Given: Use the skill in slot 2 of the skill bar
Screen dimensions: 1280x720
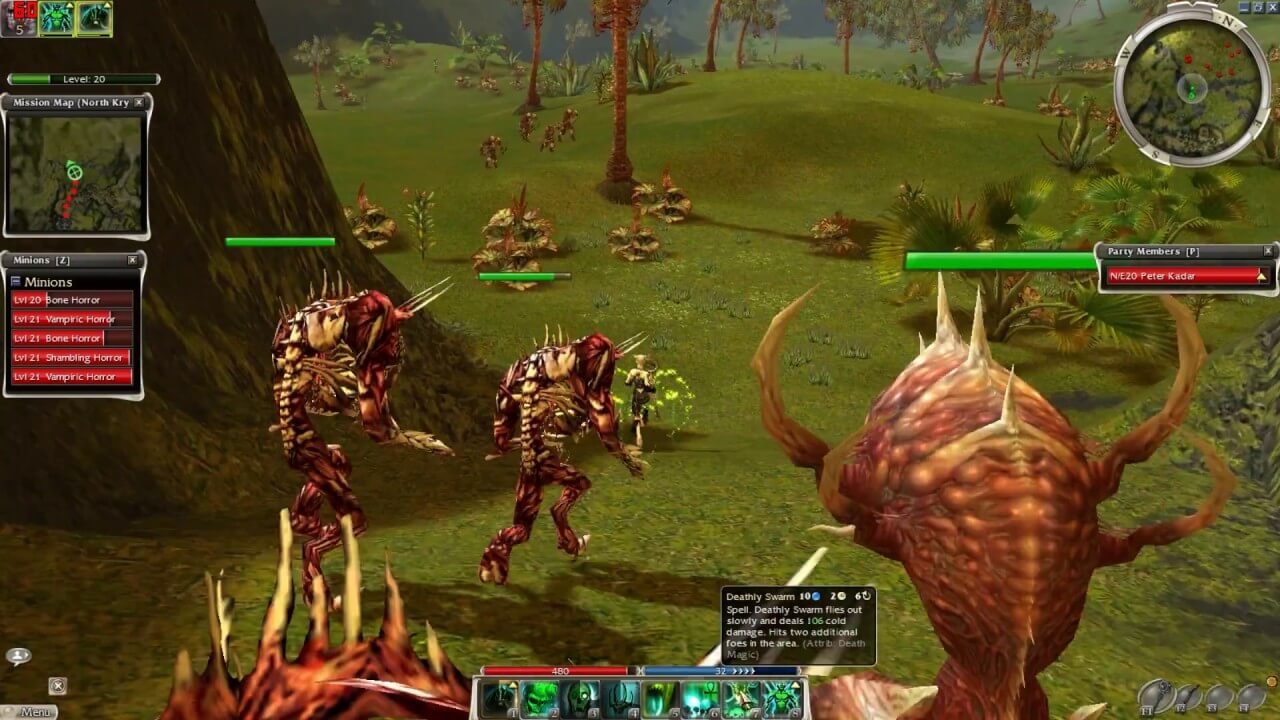Looking at the screenshot, I should 540,698.
